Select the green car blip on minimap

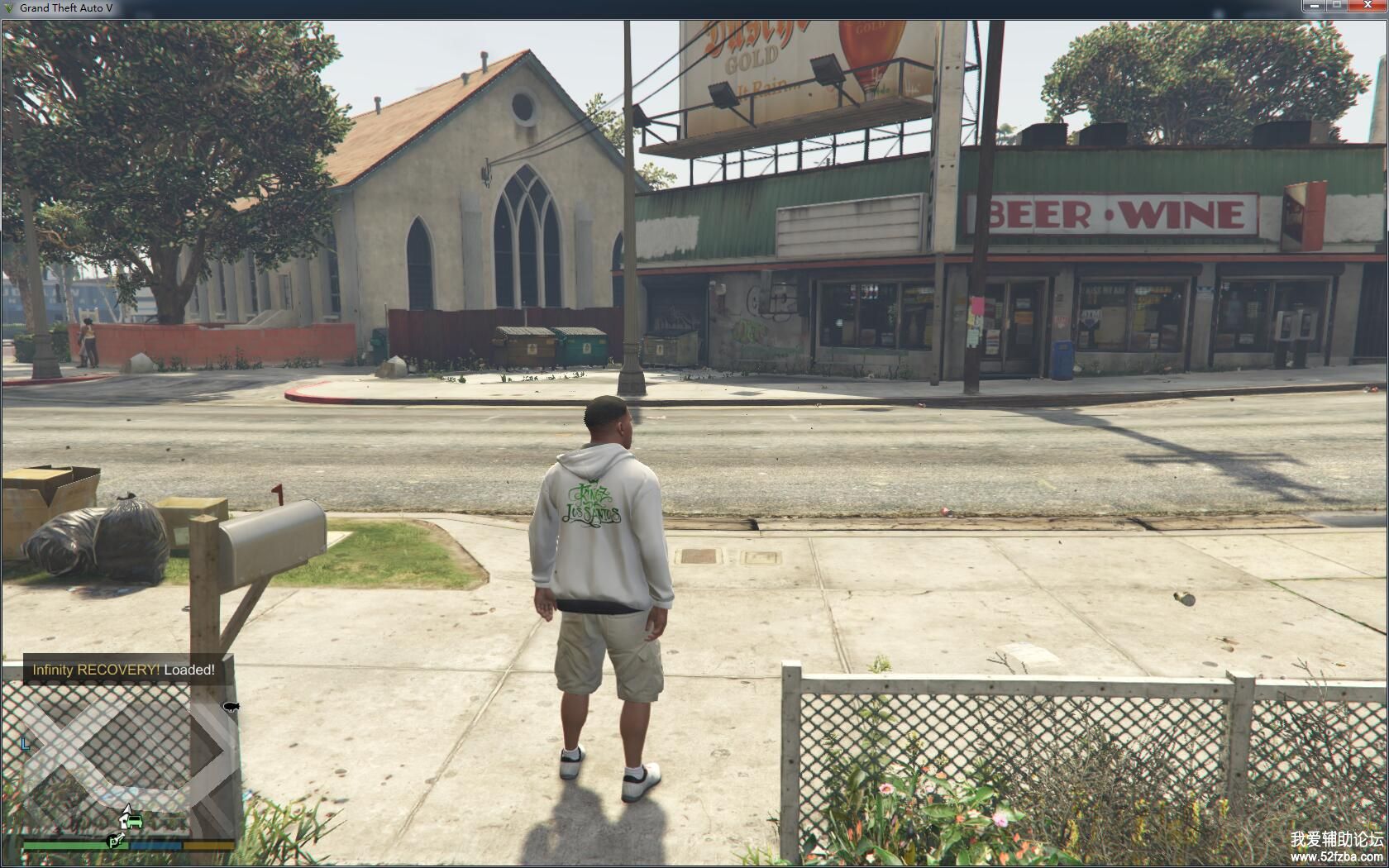[x=136, y=823]
